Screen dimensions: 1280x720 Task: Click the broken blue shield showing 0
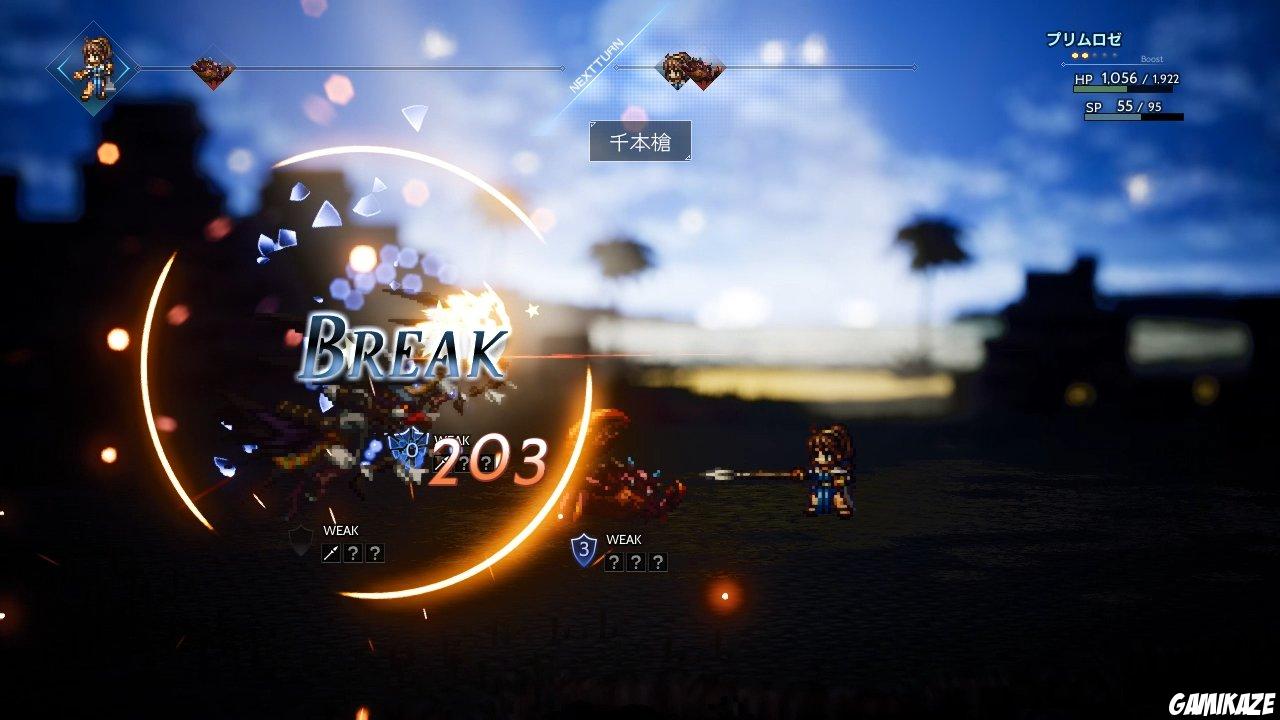click(408, 446)
